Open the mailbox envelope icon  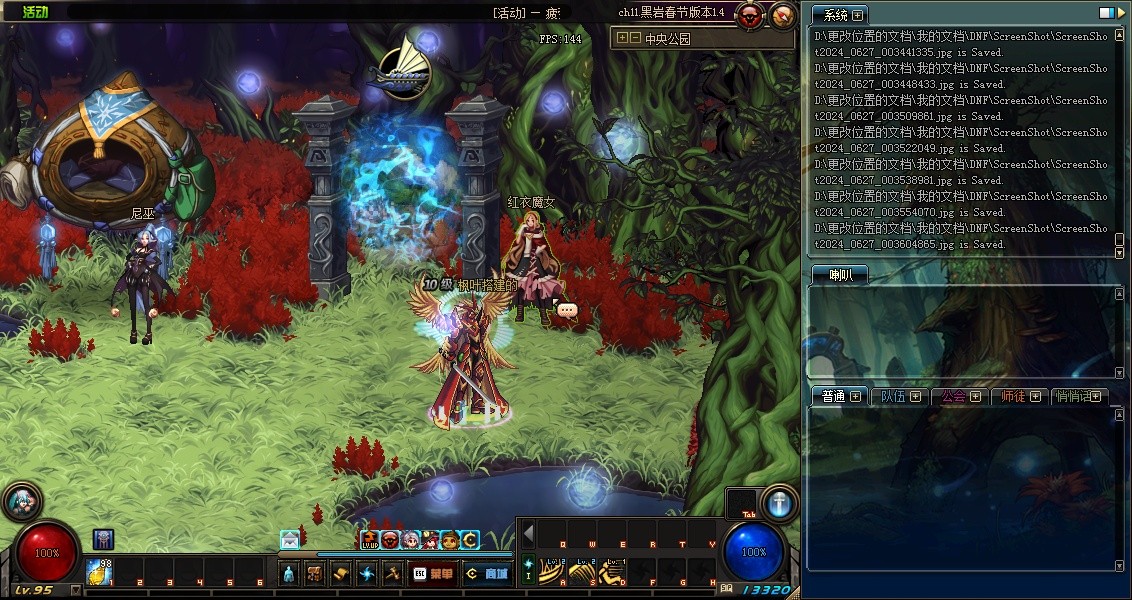click(x=290, y=539)
